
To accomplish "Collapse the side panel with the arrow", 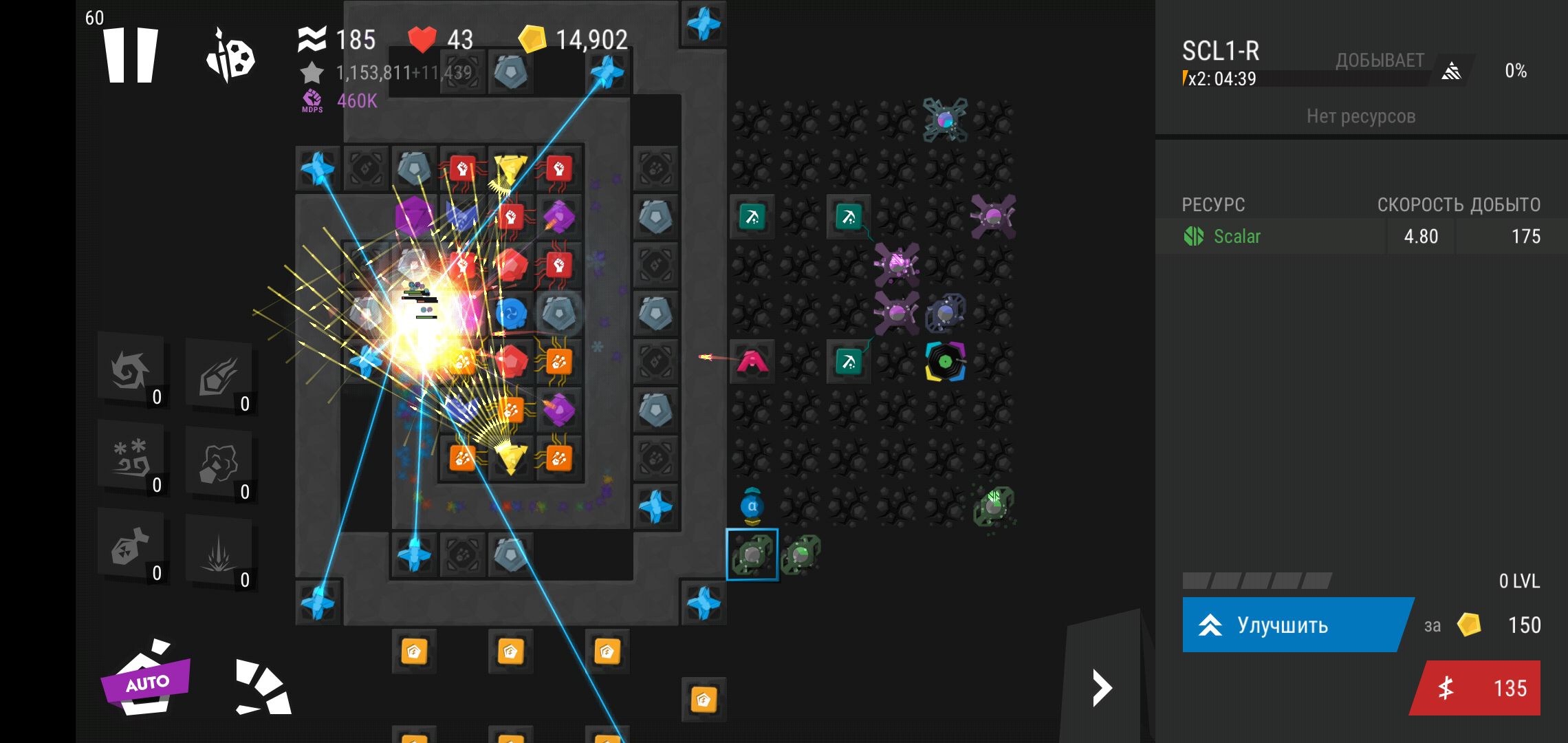I will click(x=1102, y=688).
